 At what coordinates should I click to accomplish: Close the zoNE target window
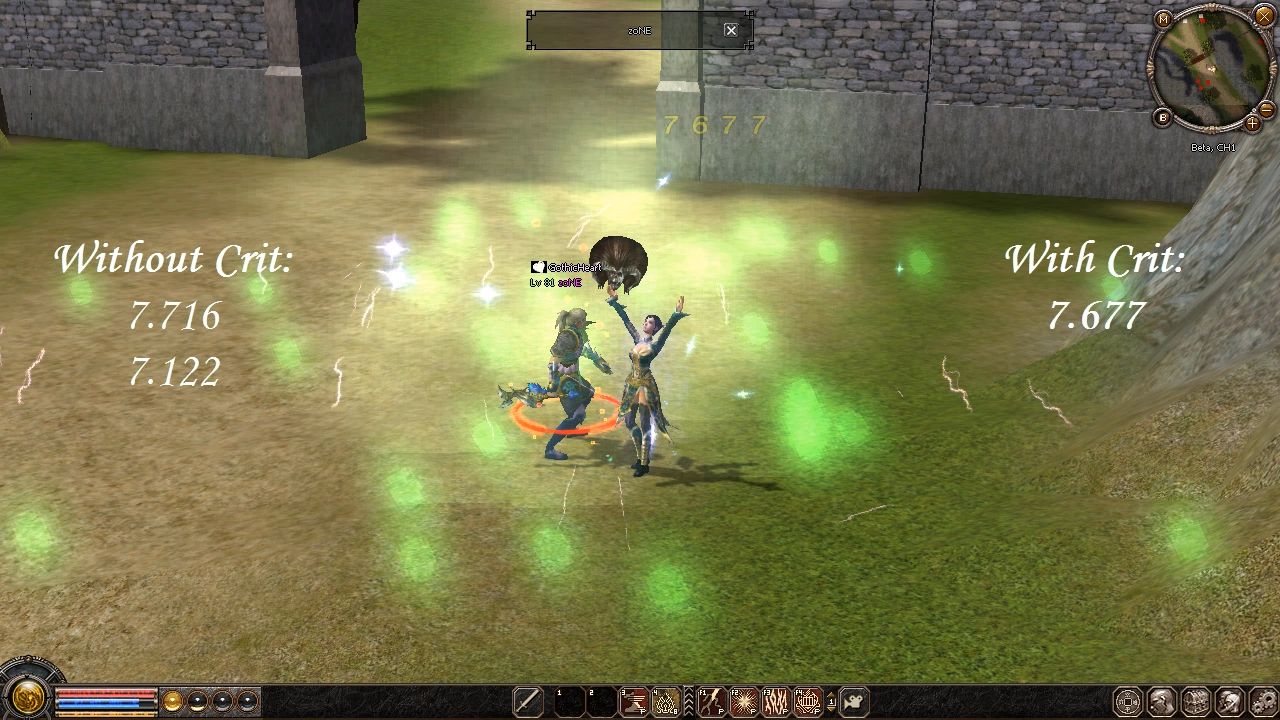[x=731, y=30]
